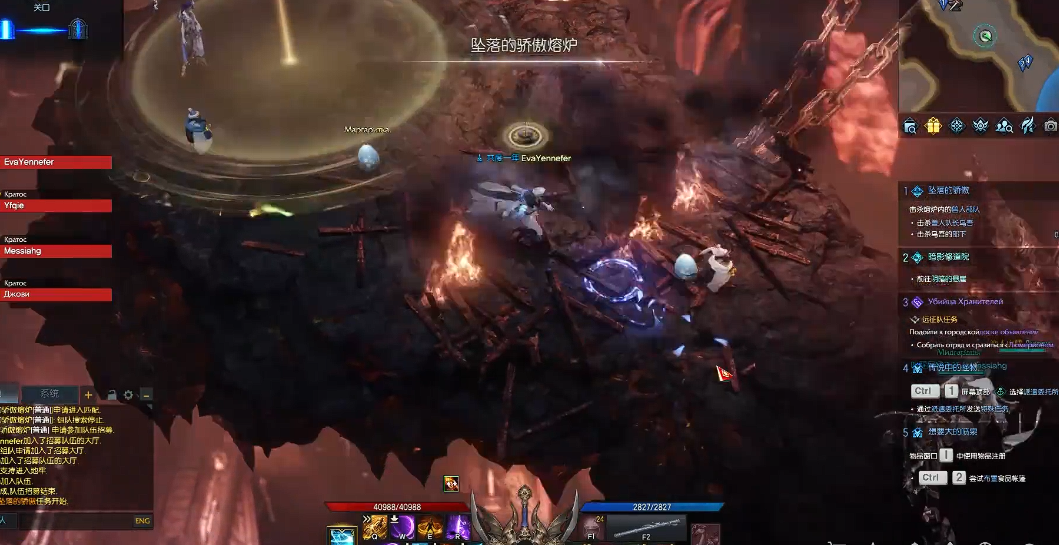This screenshot has width=1059, height=545.
Task: Activate the E skill icon
Action: (x=431, y=527)
